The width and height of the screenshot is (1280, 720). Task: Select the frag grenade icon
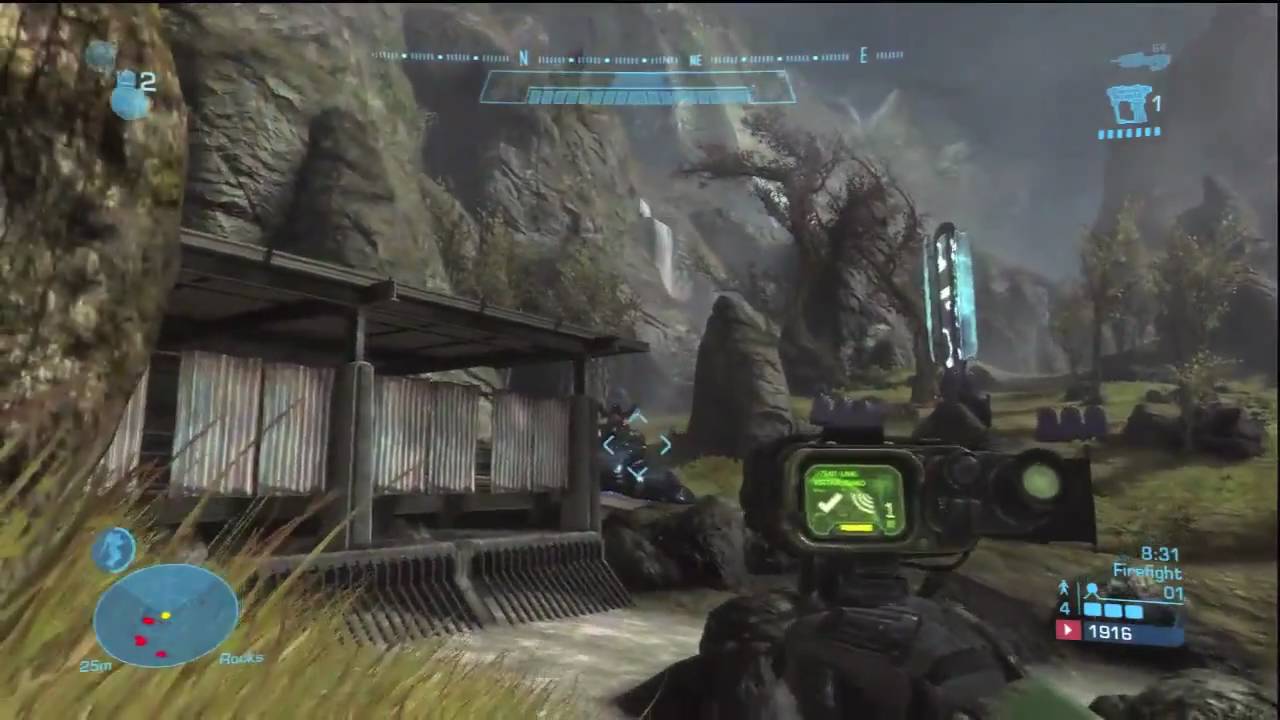[128, 95]
